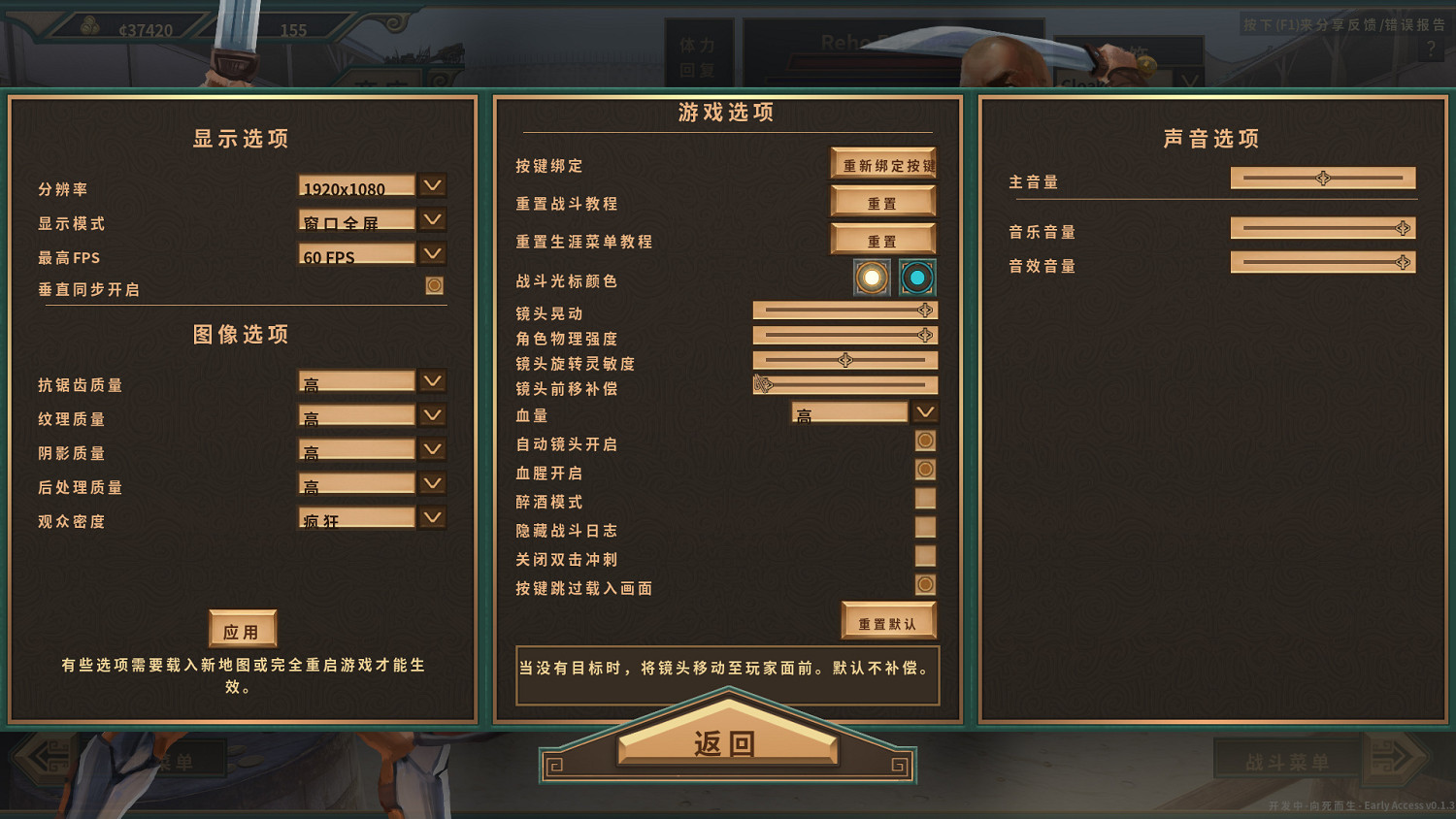Viewport: 1456px width, 819px height.
Task: Toggle 隐藏战斗日志 hide combat log
Action: 923,526
